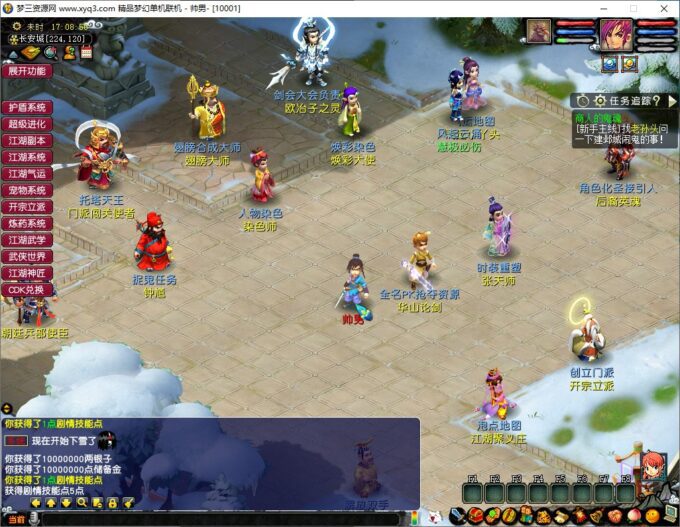Click the CDK兑换 redeem button
Viewport: 680px width, 527px height.
[27, 289]
